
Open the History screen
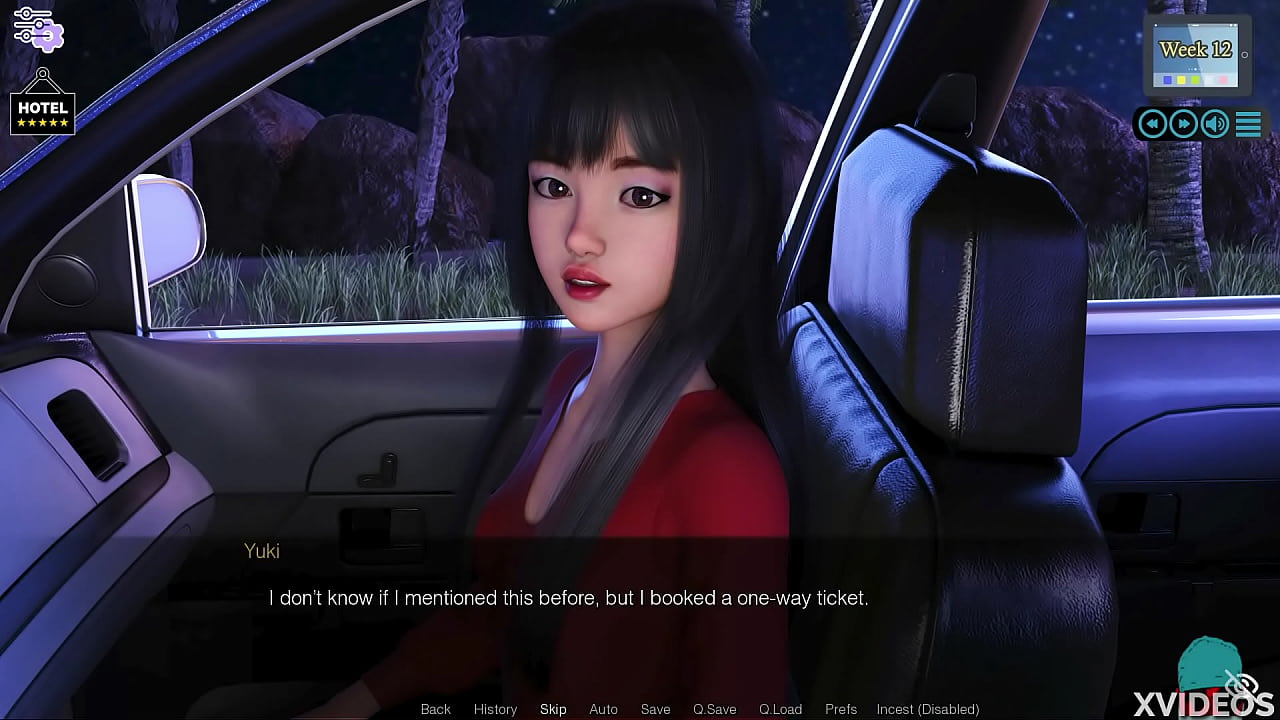(495, 709)
